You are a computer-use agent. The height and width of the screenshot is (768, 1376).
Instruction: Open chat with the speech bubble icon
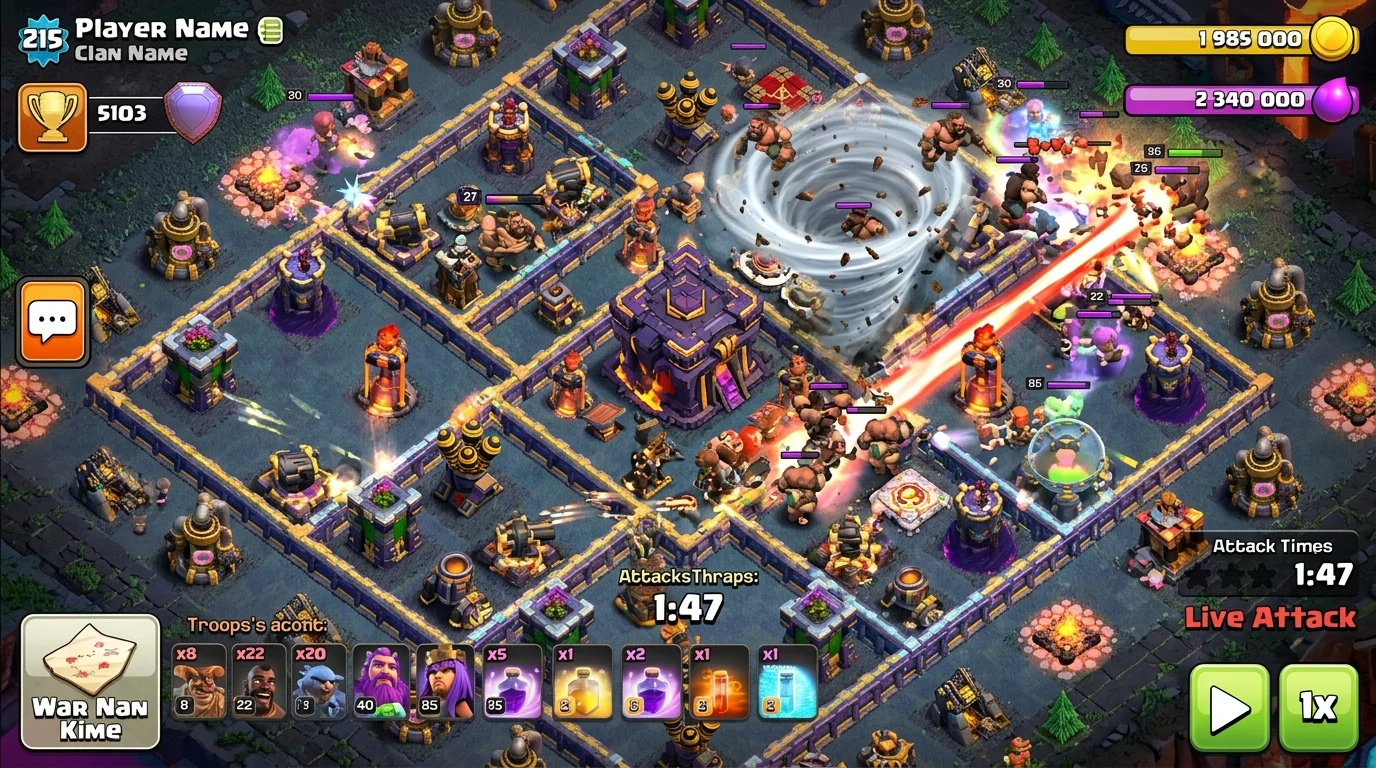click(51, 322)
